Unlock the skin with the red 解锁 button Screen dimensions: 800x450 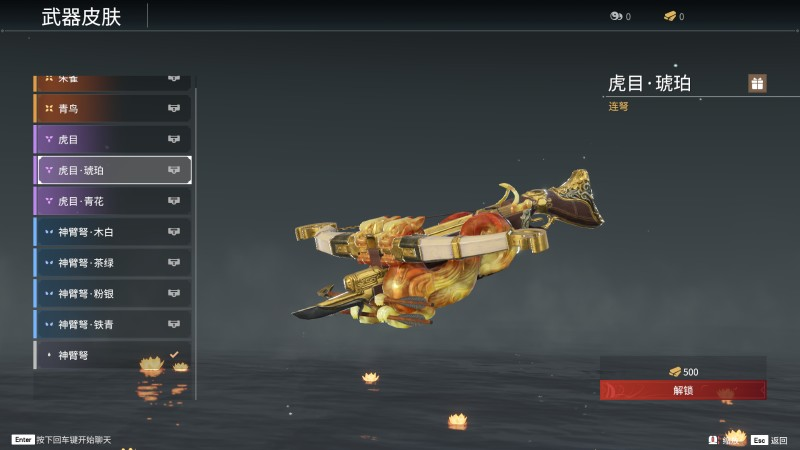pyautogui.click(x=683, y=390)
